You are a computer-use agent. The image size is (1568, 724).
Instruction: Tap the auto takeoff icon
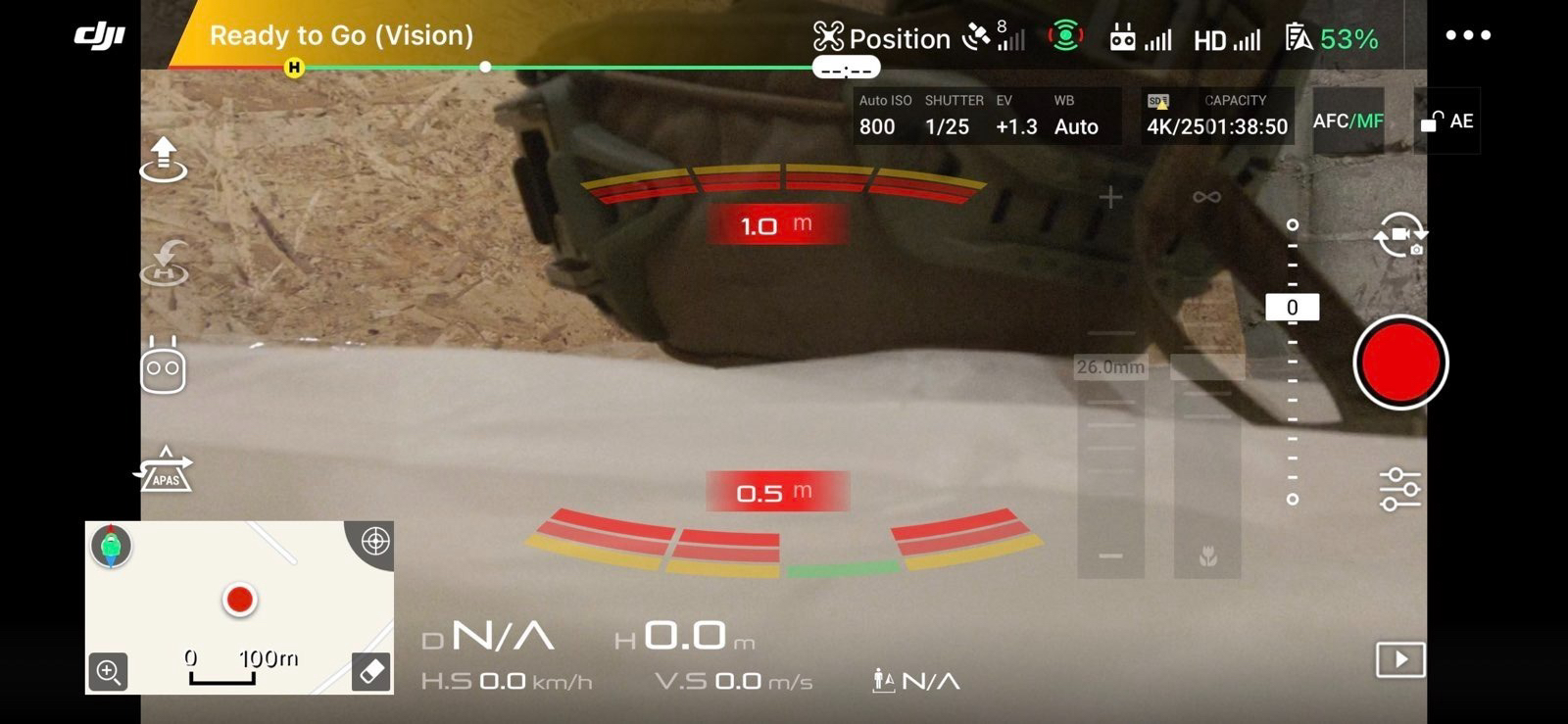164,160
